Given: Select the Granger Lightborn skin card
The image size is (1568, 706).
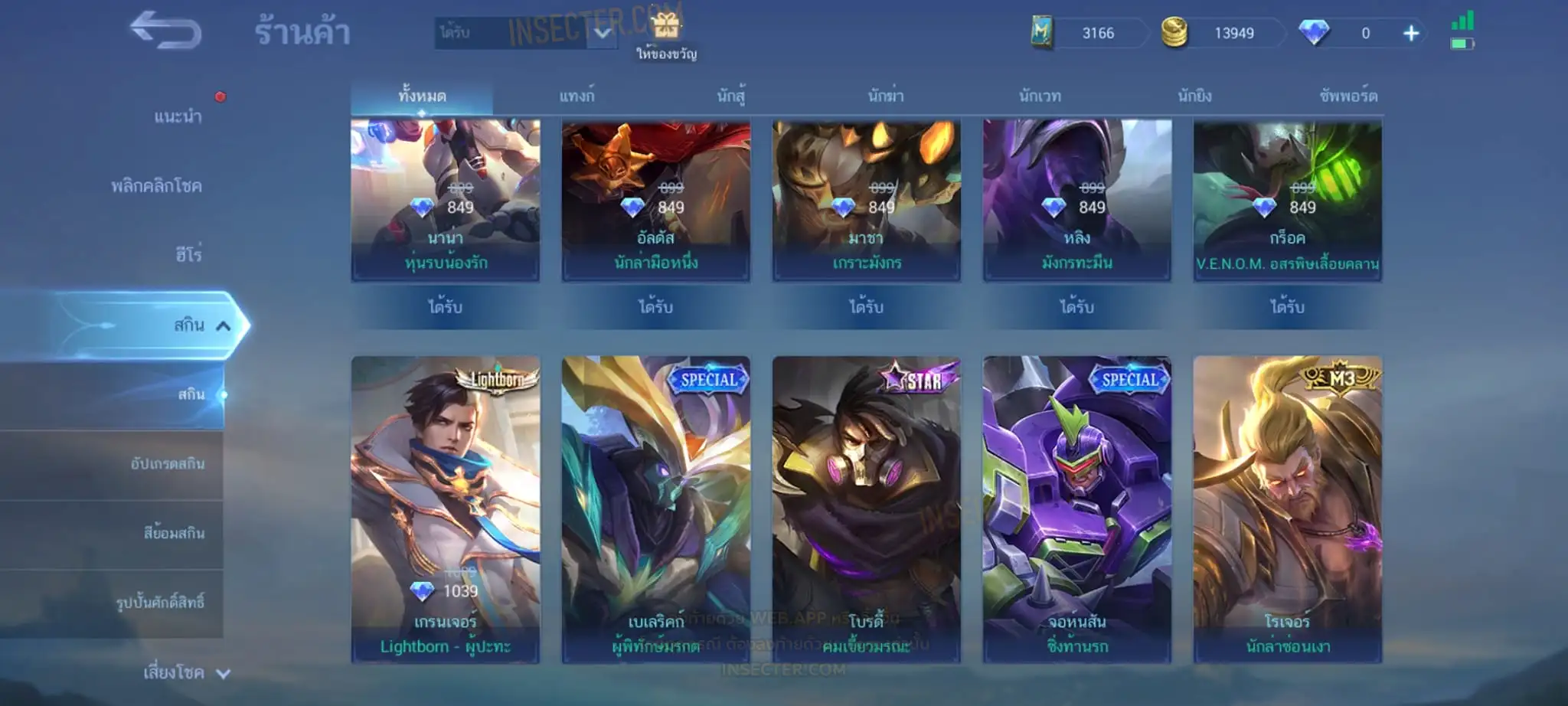Looking at the screenshot, I should (x=446, y=508).
